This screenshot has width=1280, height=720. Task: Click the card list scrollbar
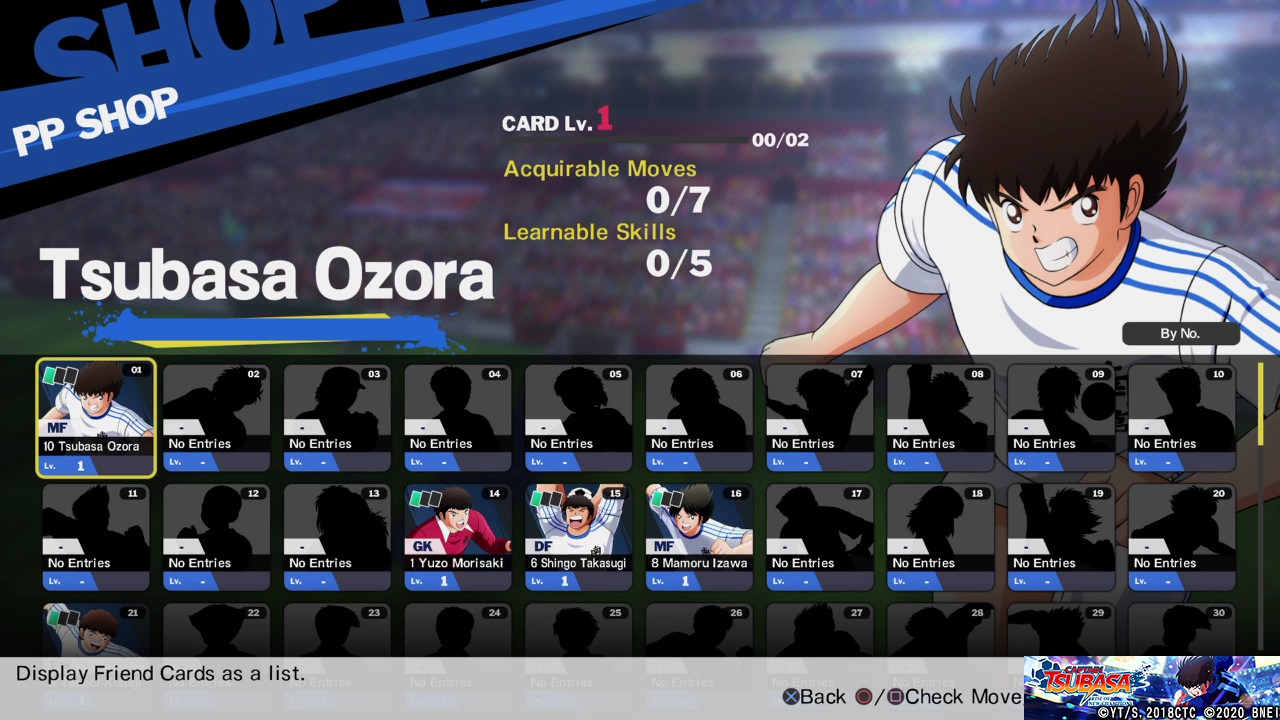(x=1260, y=404)
